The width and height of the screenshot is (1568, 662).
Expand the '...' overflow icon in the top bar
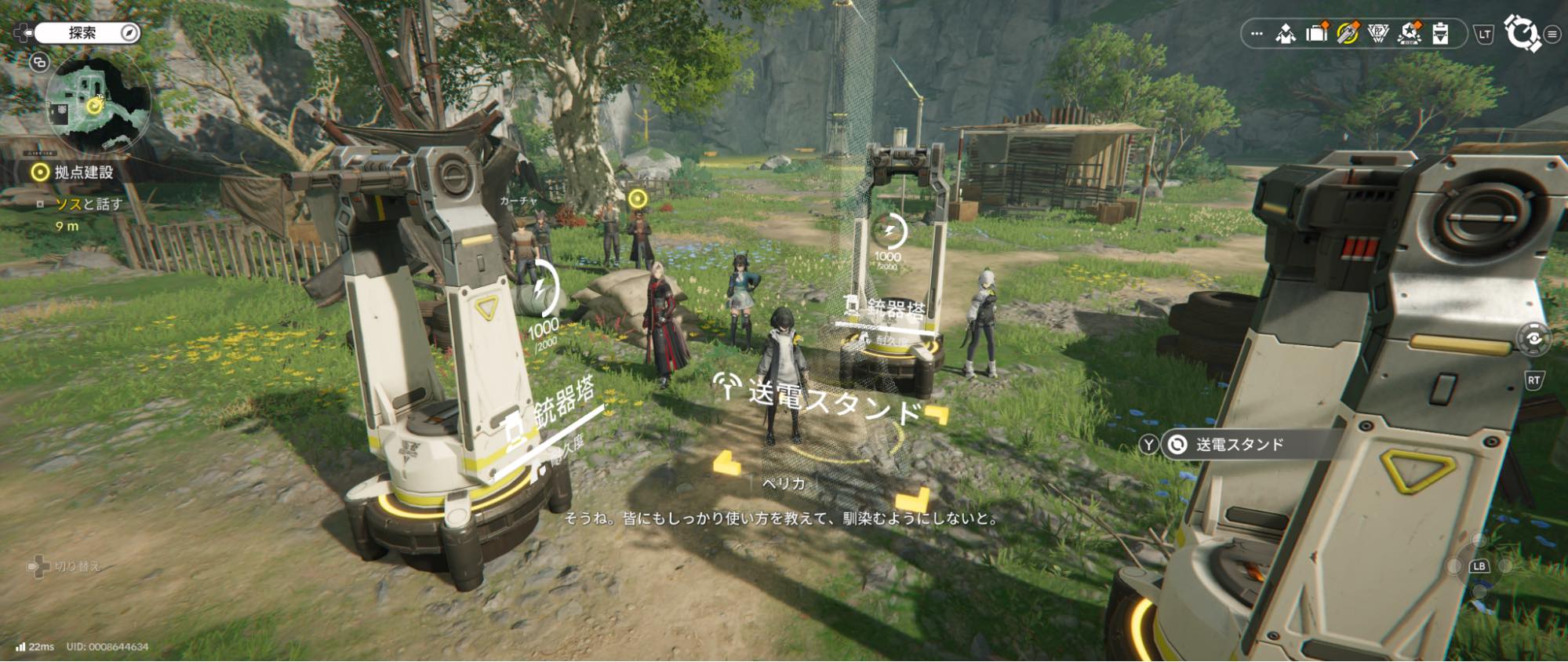[x=1257, y=34]
